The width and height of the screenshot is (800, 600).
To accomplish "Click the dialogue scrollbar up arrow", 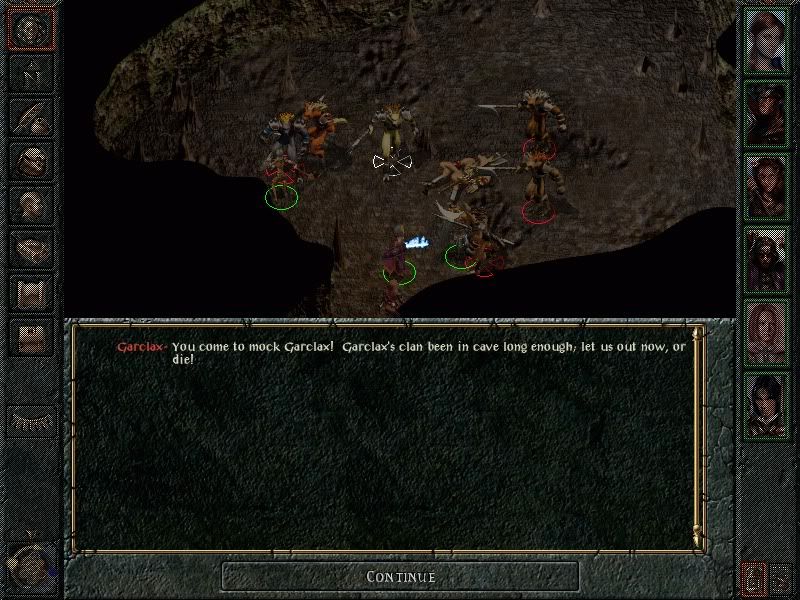I will click(x=699, y=334).
